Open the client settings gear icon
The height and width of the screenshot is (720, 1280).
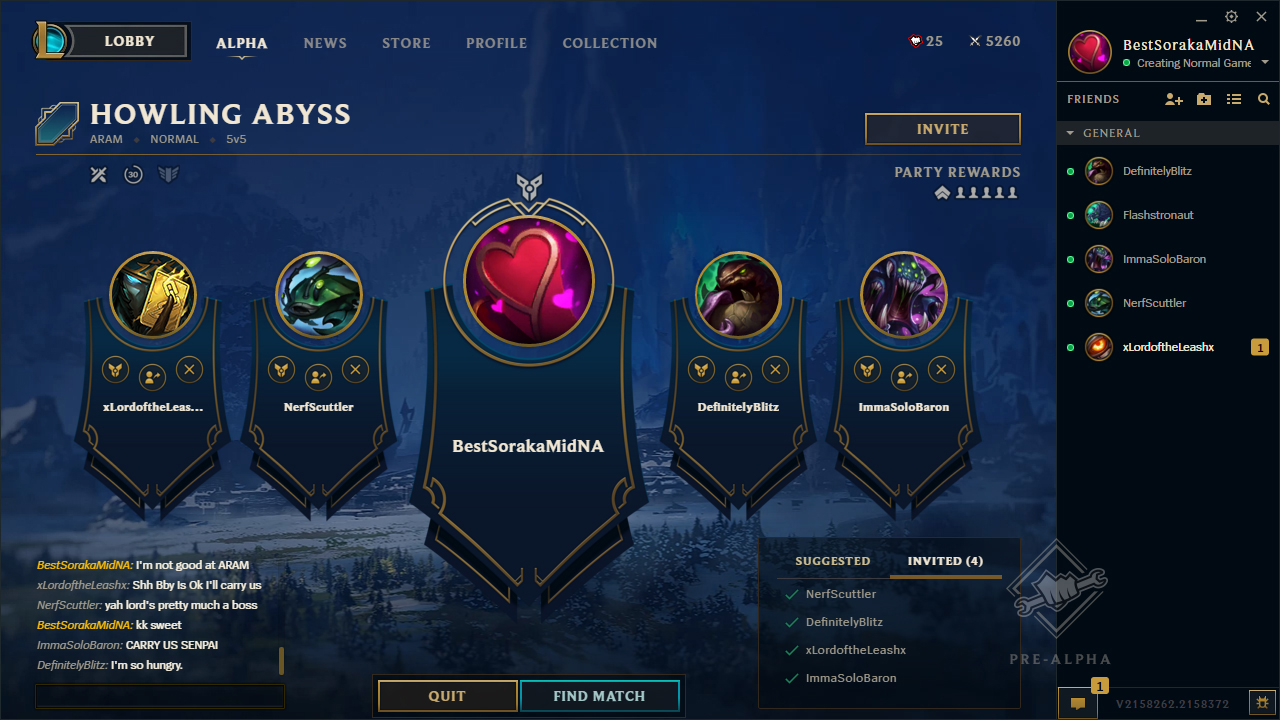(1231, 17)
